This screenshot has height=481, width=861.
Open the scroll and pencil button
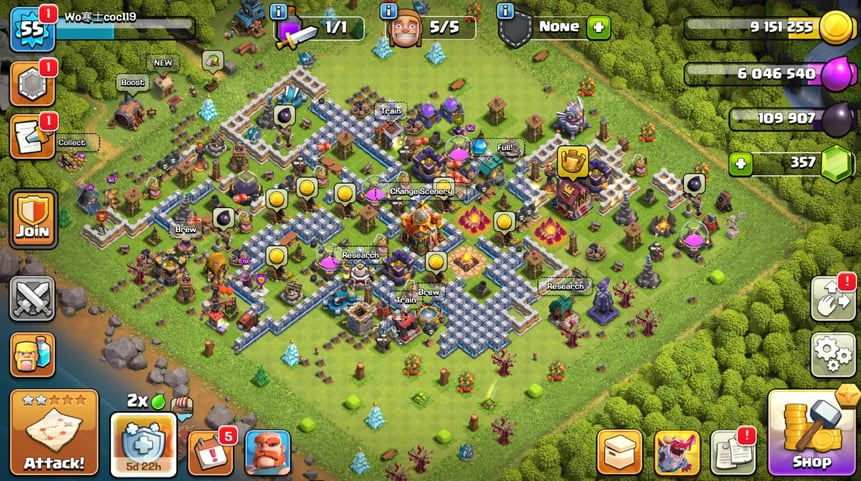click(x=31, y=137)
